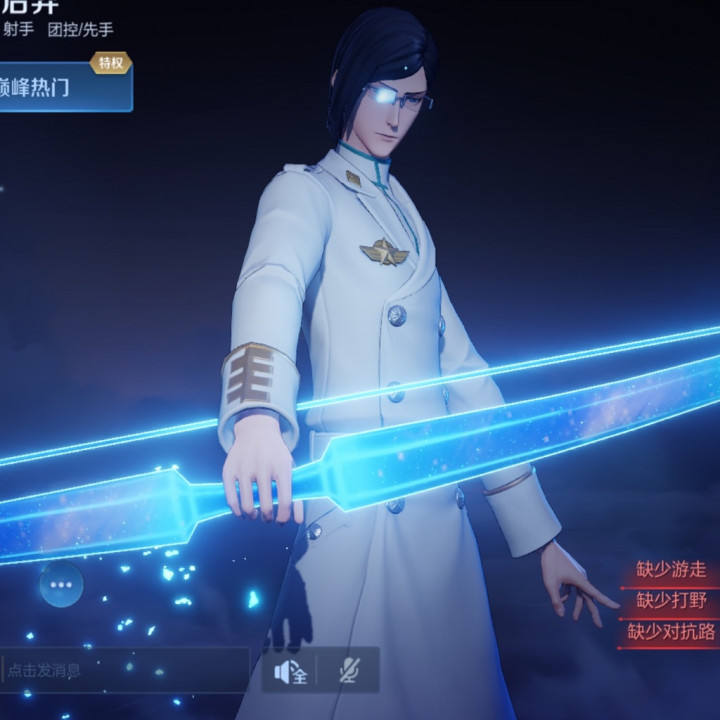Send the 缺少游走 quick message
Viewport: 720px width, 720px height.
click(x=671, y=571)
